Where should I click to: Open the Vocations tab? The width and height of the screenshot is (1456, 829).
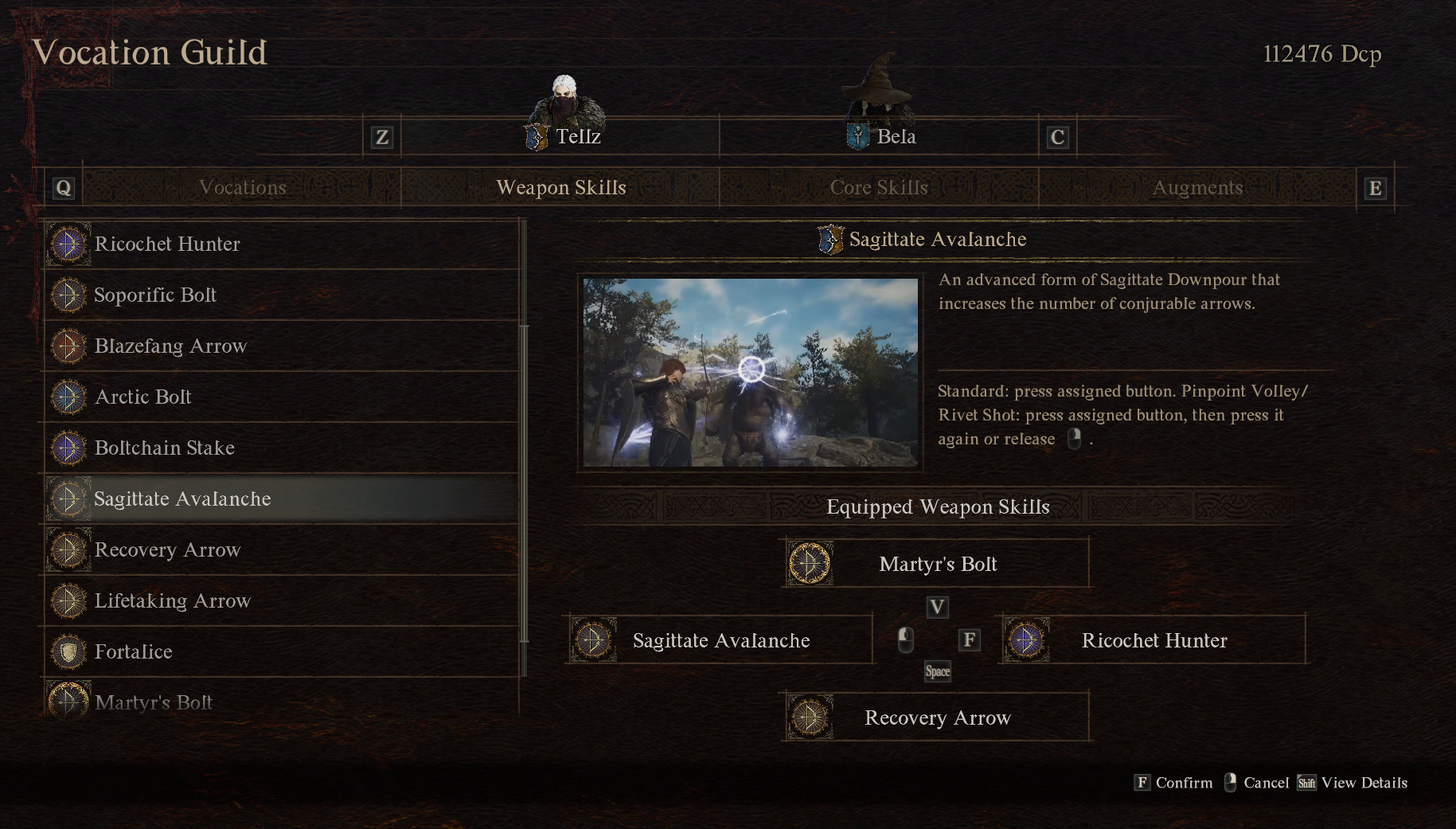pos(242,187)
